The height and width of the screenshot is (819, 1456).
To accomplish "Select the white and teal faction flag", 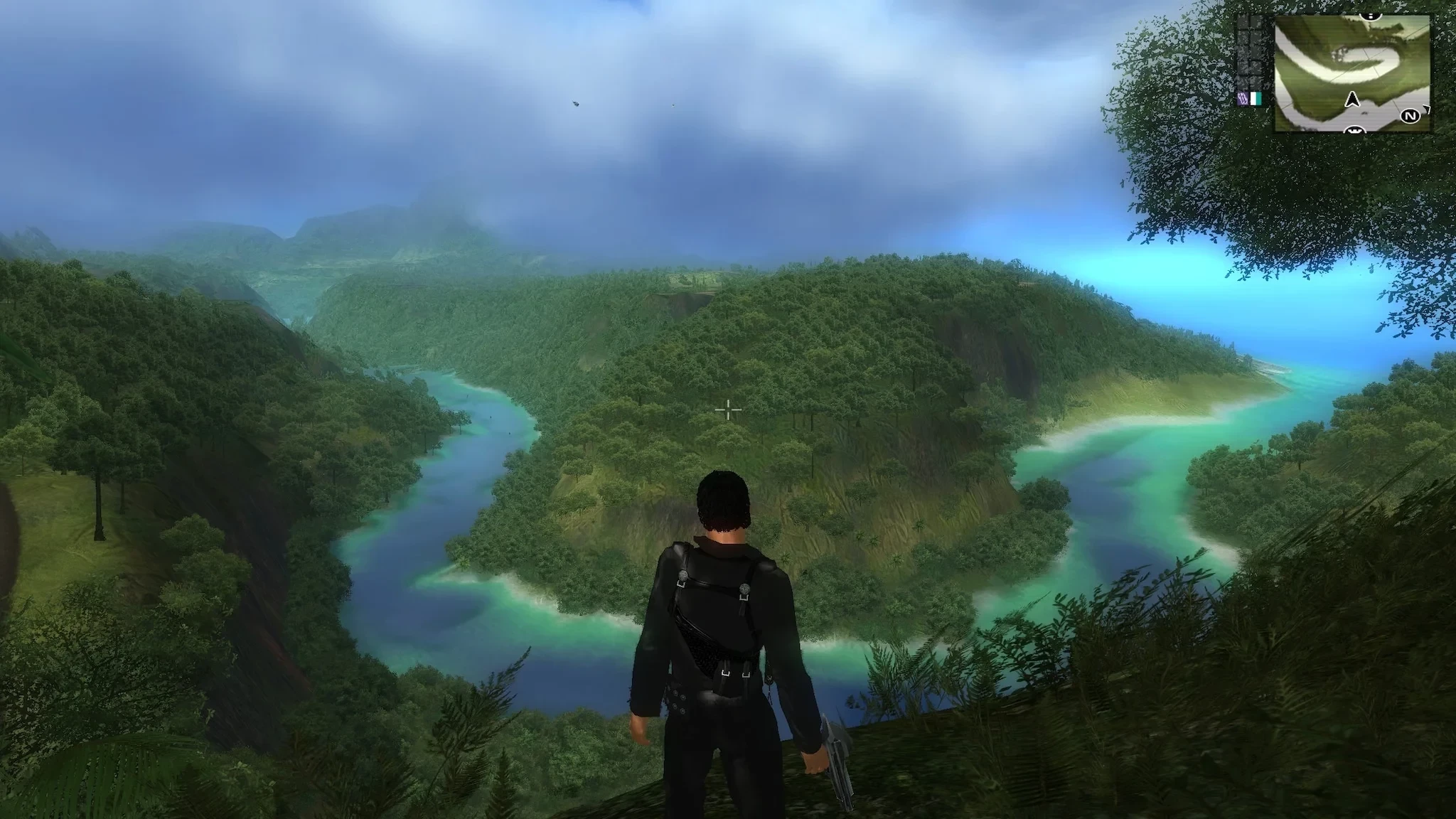I will (x=1255, y=99).
